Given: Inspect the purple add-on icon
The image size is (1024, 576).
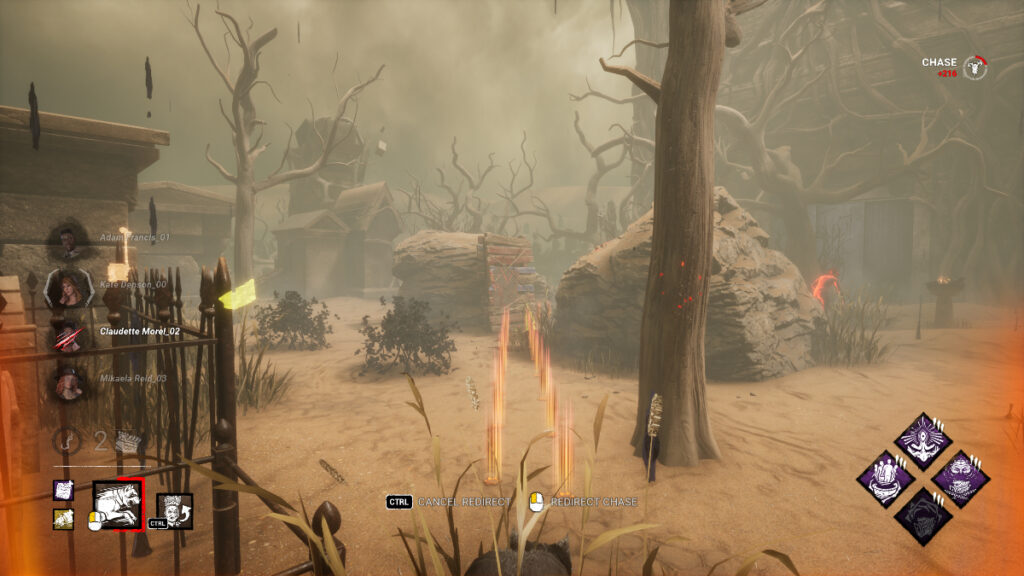Looking at the screenshot, I should coord(63,490).
